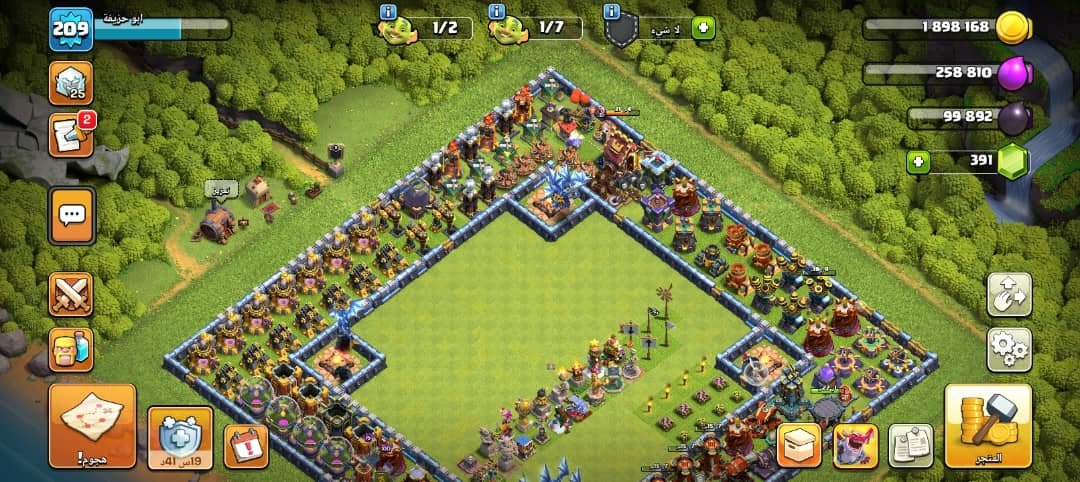Open the pink dragon icon button
The image size is (1080, 482).
point(854,445)
